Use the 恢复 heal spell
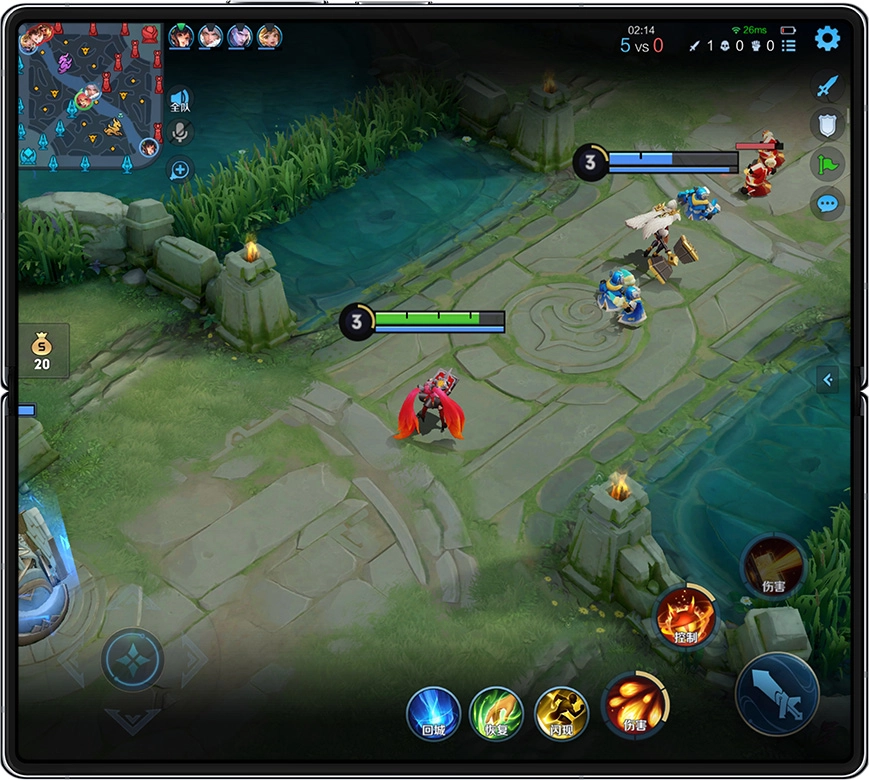The height and width of the screenshot is (780, 869). point(497,713)
